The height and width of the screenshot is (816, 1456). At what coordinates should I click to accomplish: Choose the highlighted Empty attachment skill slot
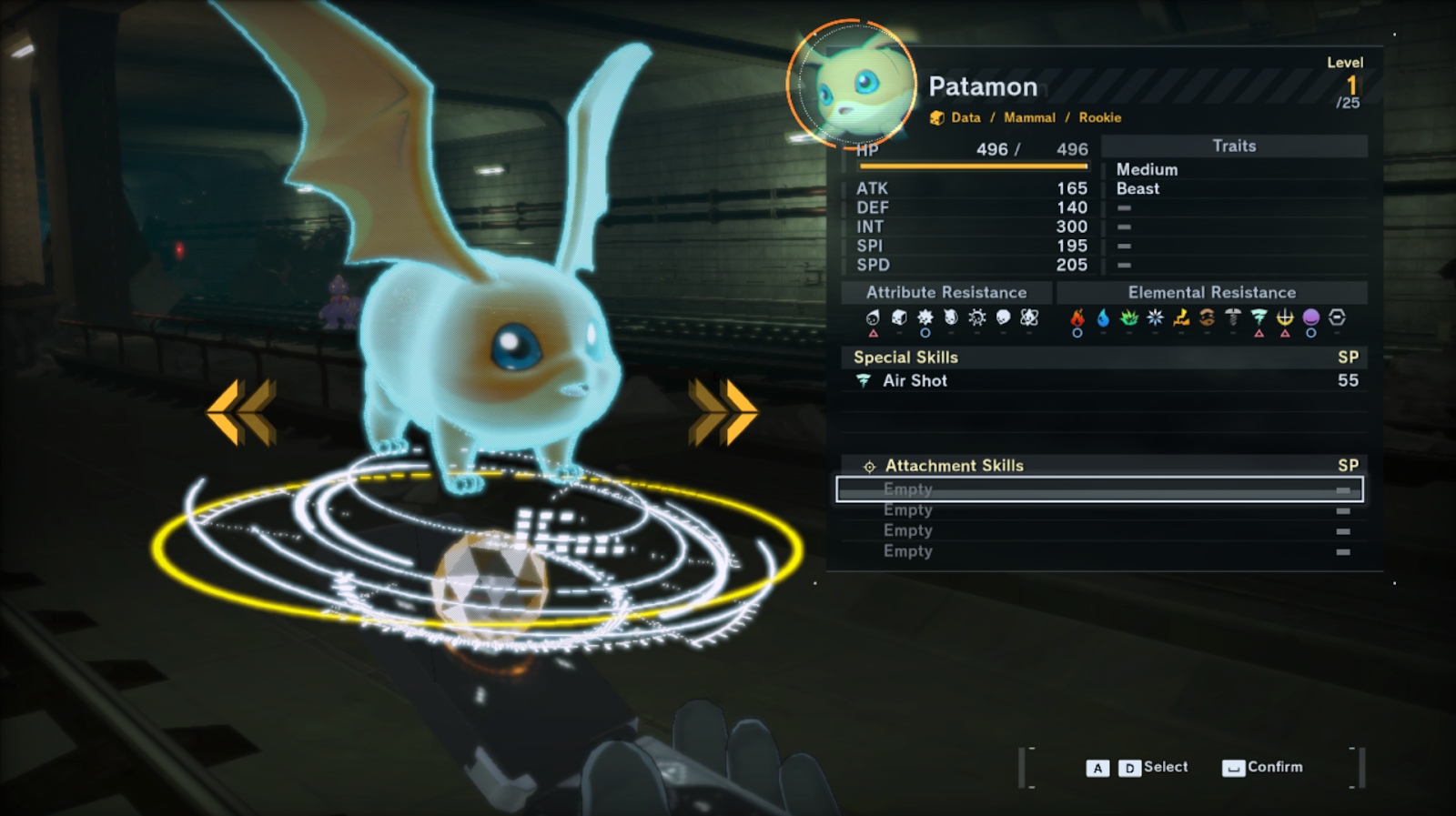pyautogui.click(x=1099, y=489)
